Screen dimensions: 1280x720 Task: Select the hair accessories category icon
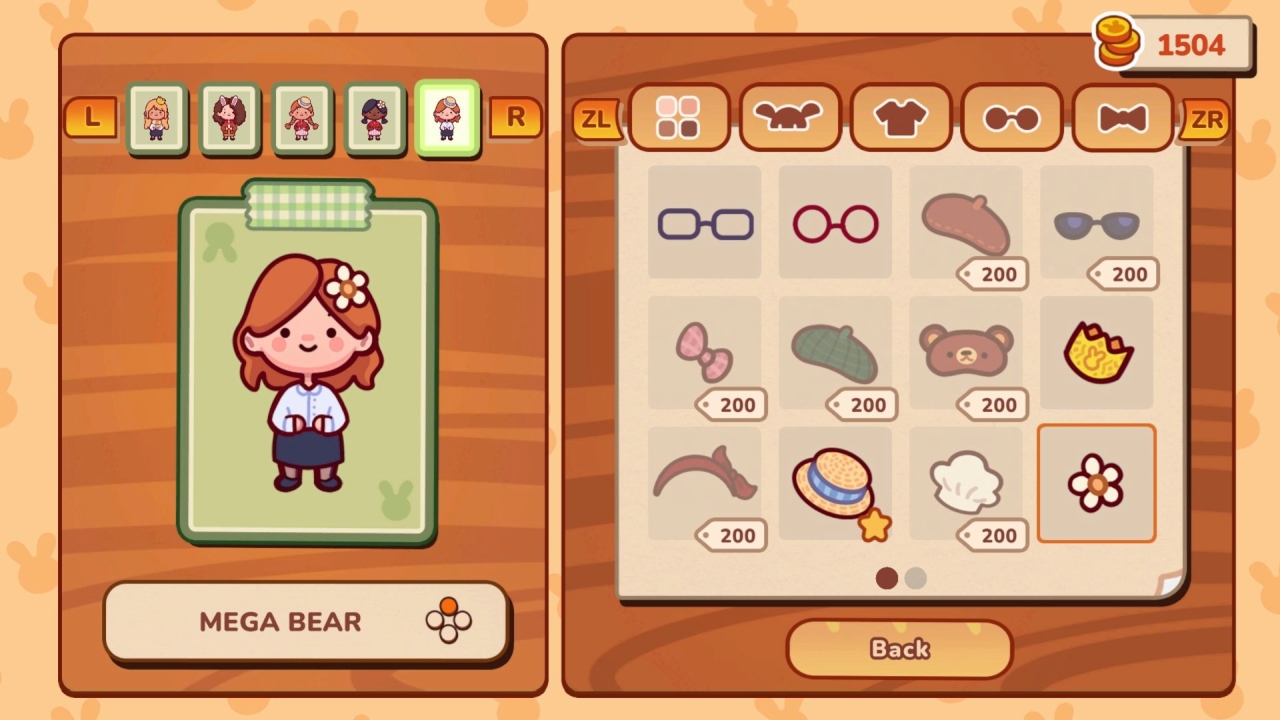[789, 117]
